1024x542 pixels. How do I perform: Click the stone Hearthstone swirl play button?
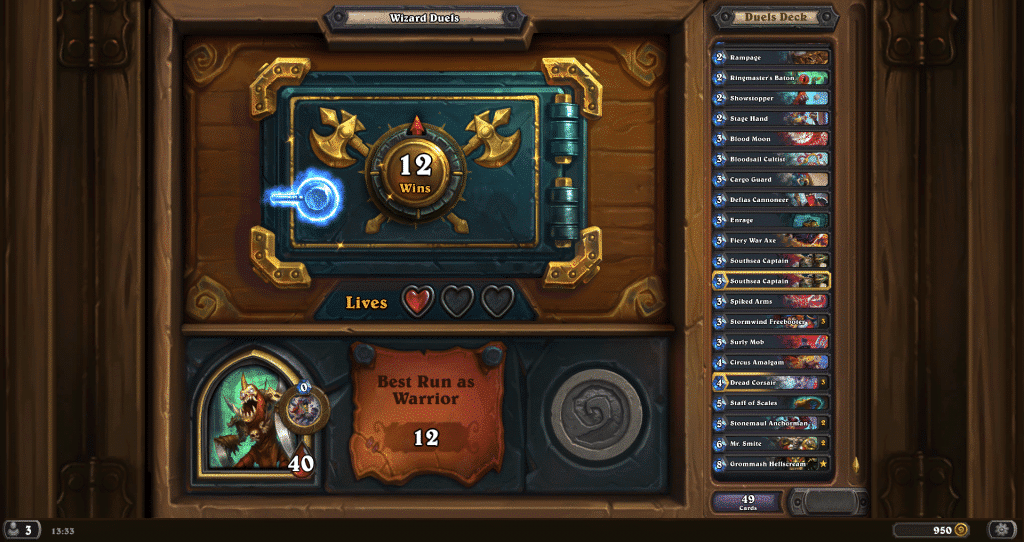pos(596,414)
